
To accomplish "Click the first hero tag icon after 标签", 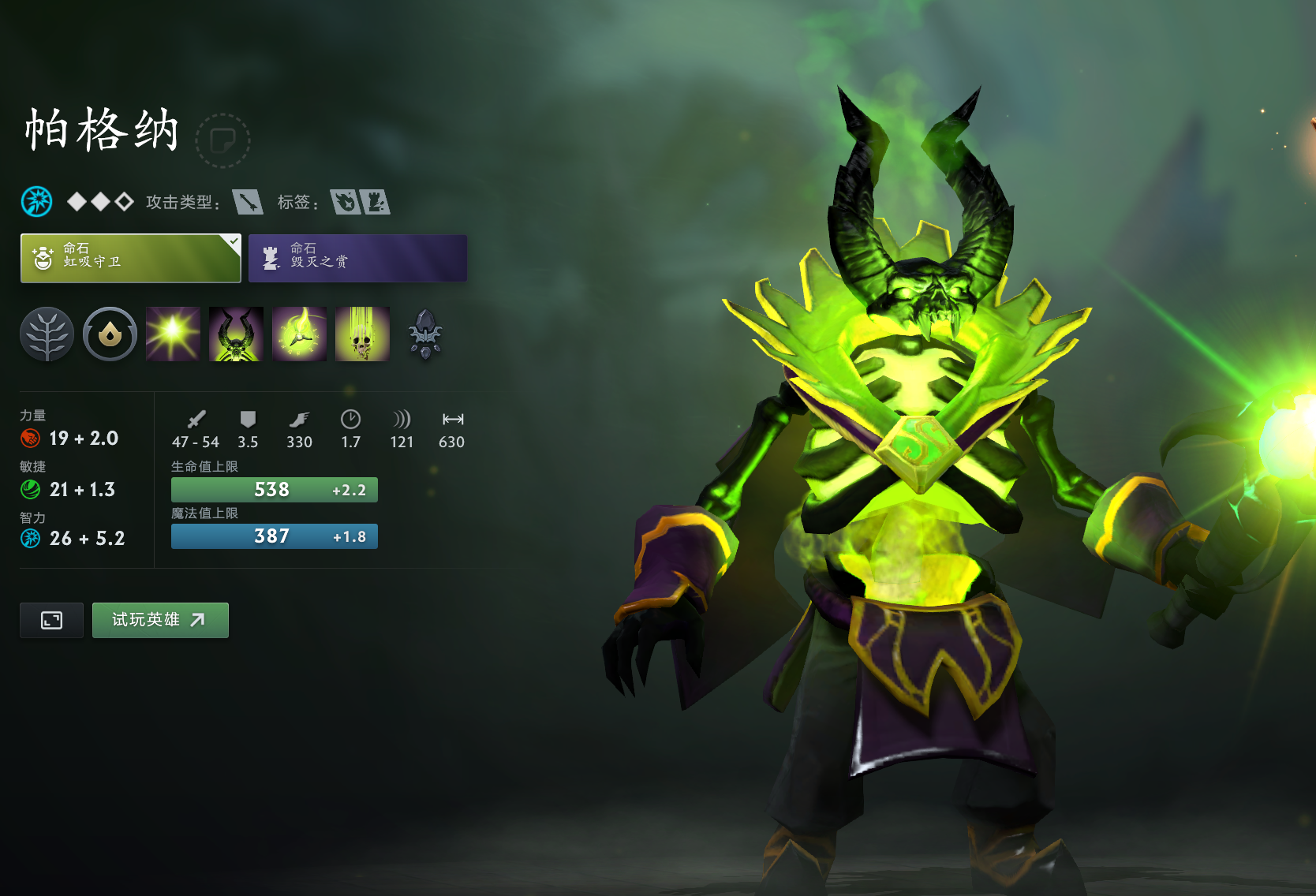I will click(x=347, y=202).
